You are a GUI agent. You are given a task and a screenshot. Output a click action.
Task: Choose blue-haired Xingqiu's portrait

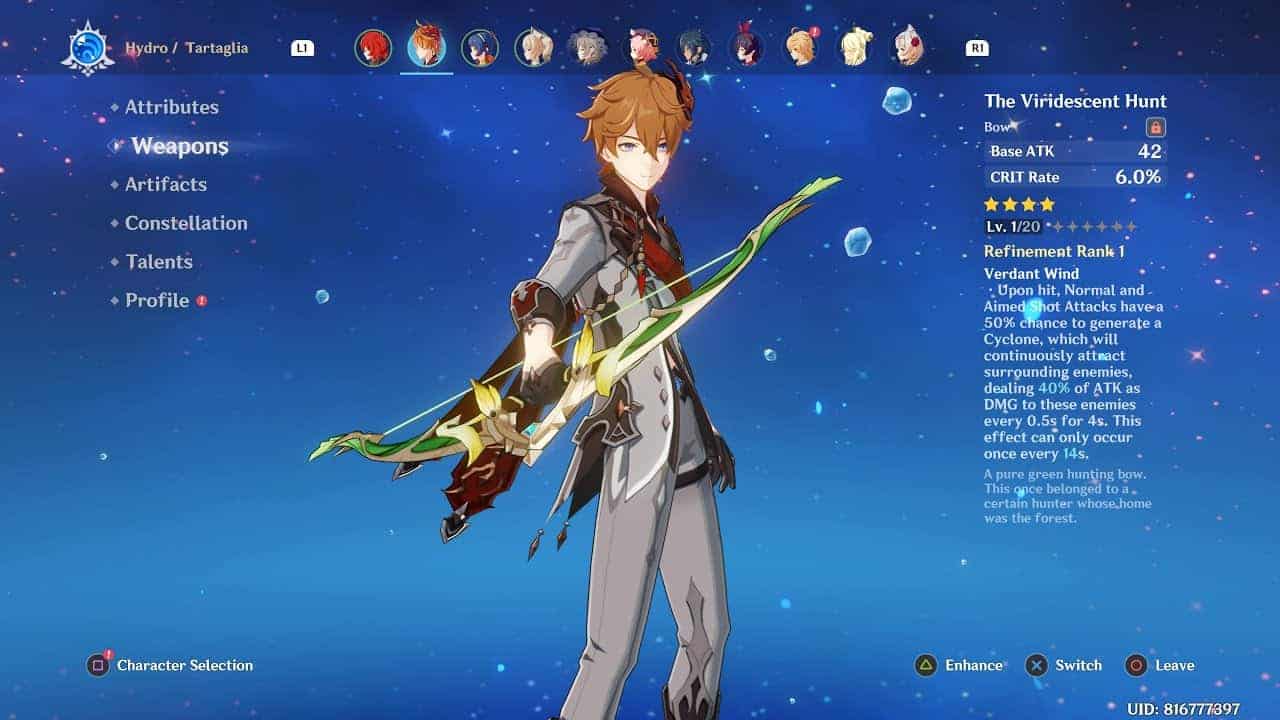[x=480, y=48]
